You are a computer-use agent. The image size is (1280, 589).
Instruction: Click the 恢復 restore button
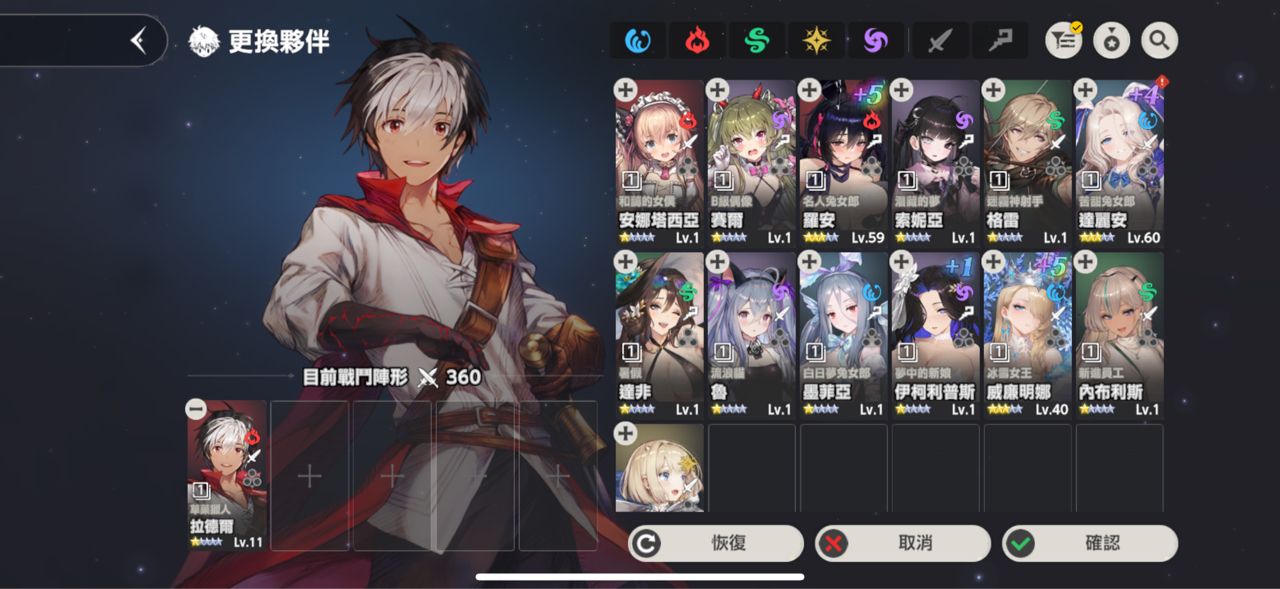click(715, 543)
